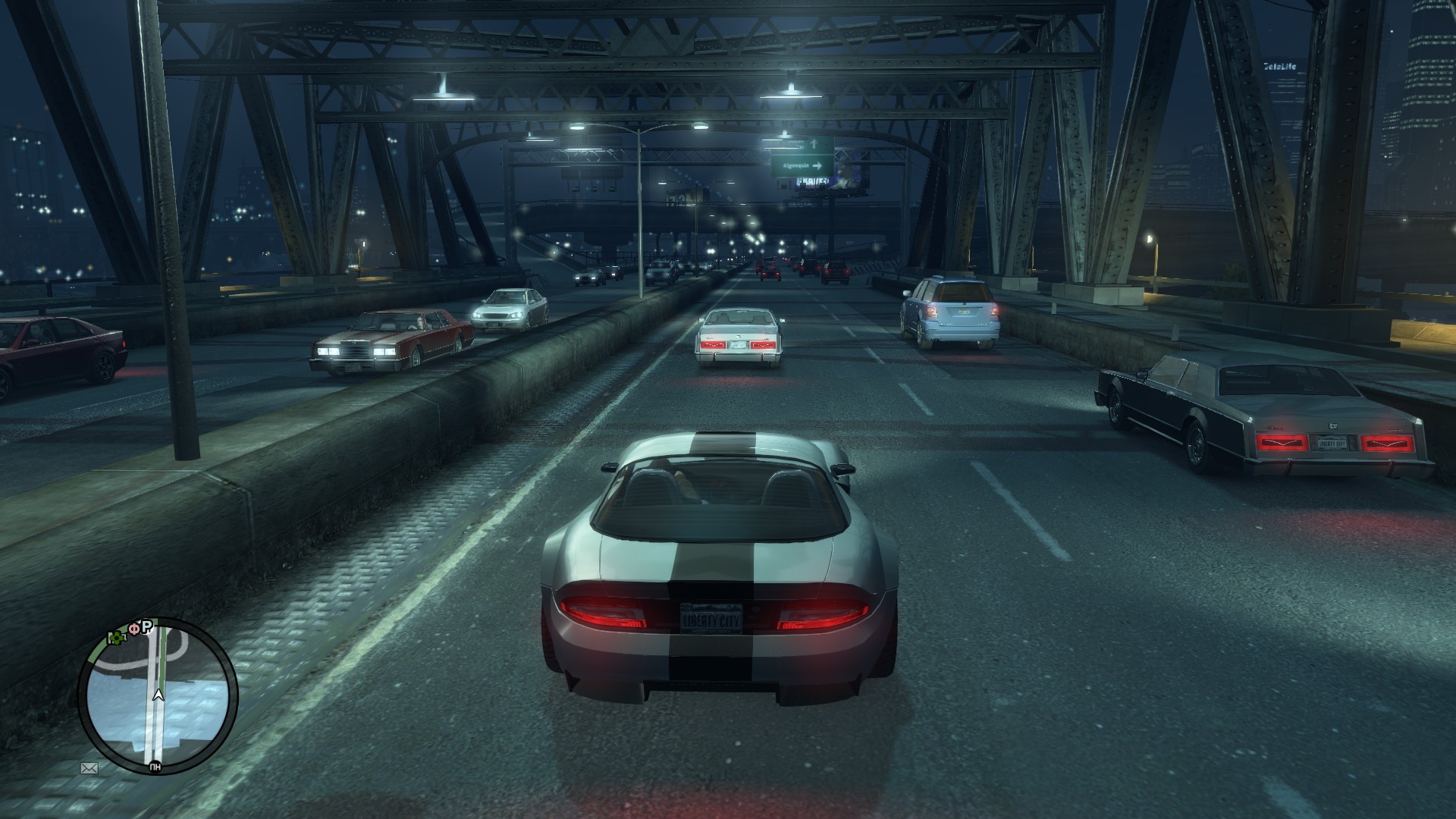The width and height of the screenshot is (1456, 819).
Task: Click the white player arrow on minimap
Action: pyautogui.click(x=158, y=694)
